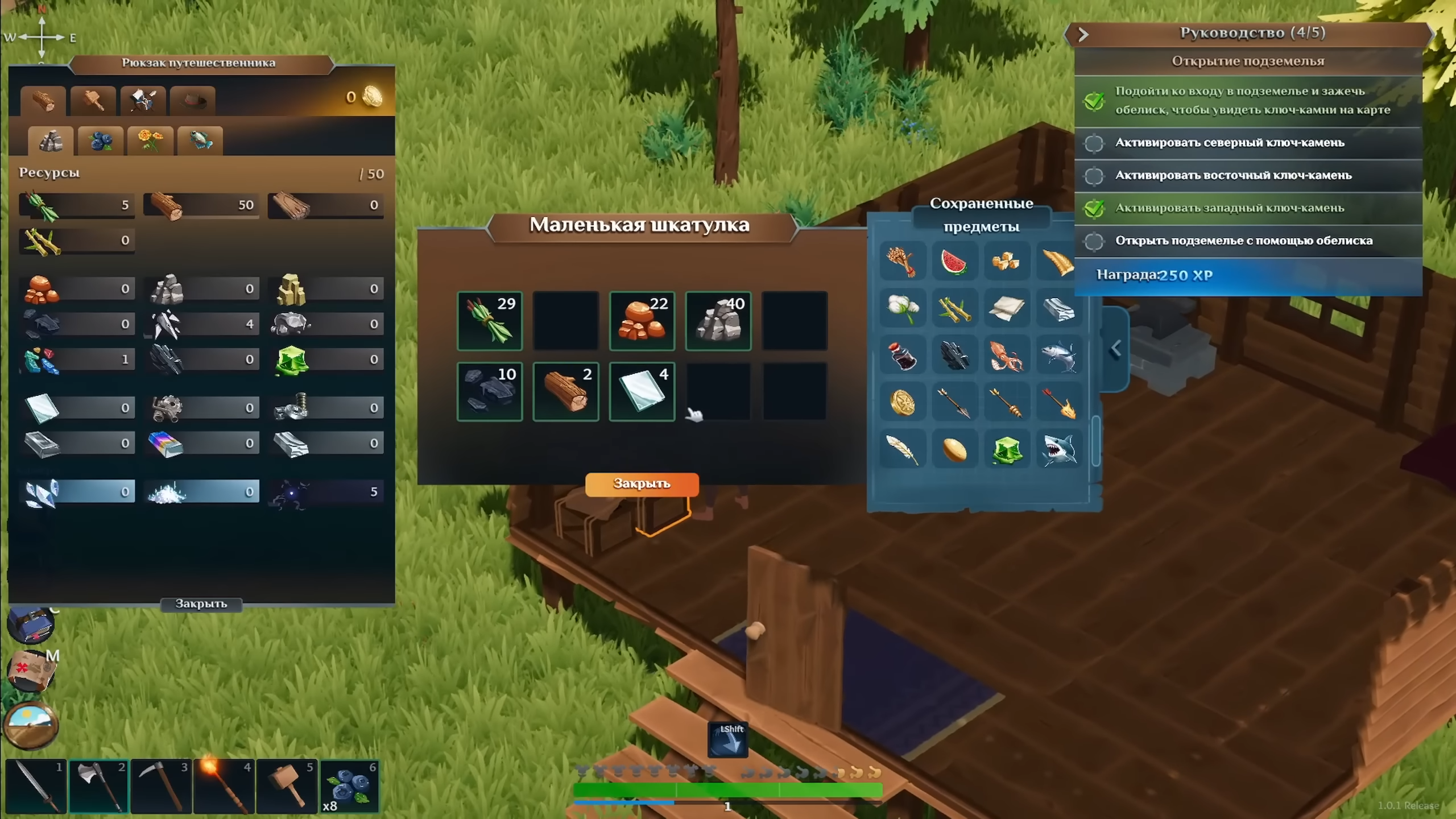Screen dimensions: 1456x819
Task: Show the blueberry food subcategory
Action: tap(101, 140)
